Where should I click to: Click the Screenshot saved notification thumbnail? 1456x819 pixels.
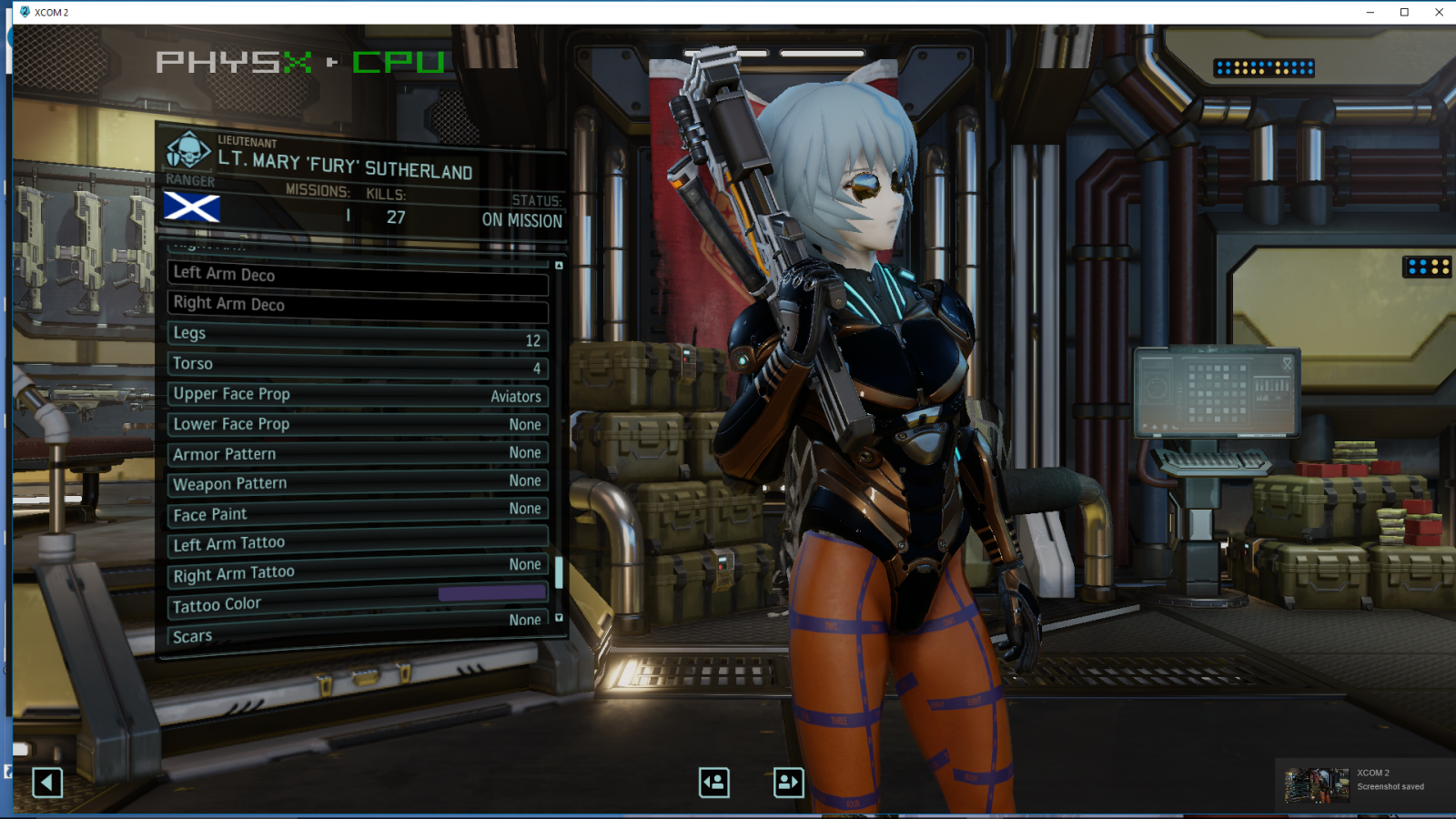pyautogui.click(x=1318, y=783)
